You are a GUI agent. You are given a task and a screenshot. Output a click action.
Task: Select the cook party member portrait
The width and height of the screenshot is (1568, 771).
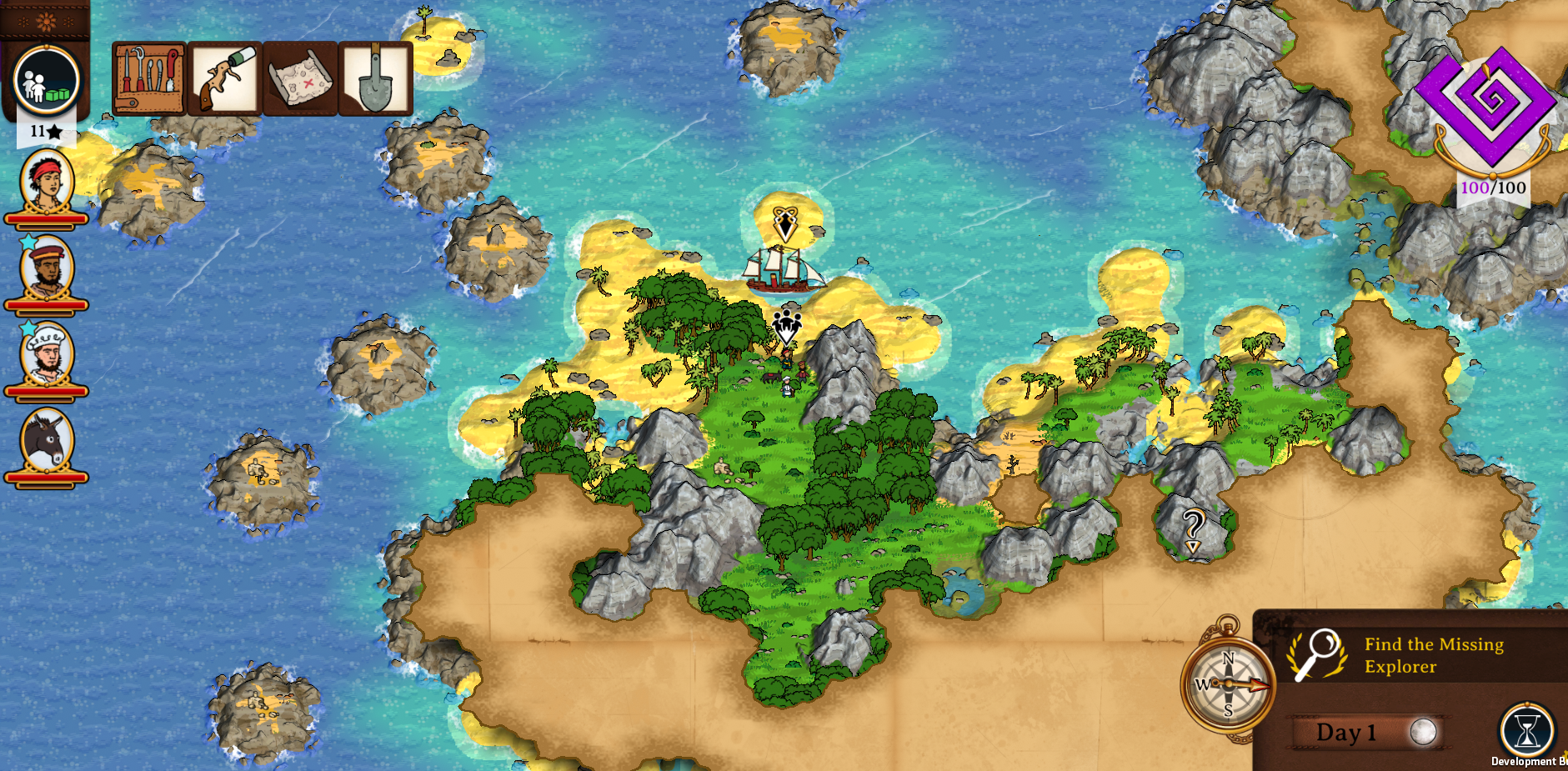pyautogui.click(x=47, y=354)
